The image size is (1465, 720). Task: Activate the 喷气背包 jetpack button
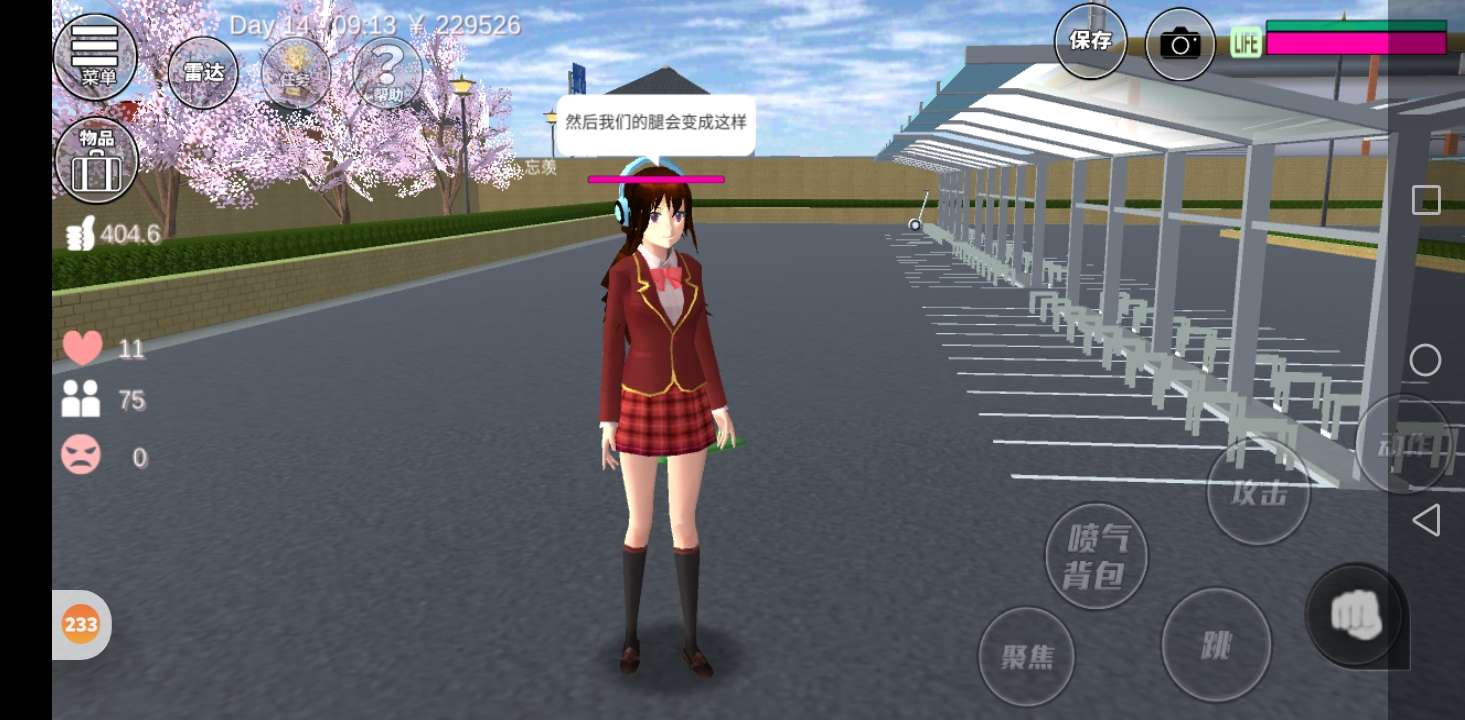tap(1097, 556)
